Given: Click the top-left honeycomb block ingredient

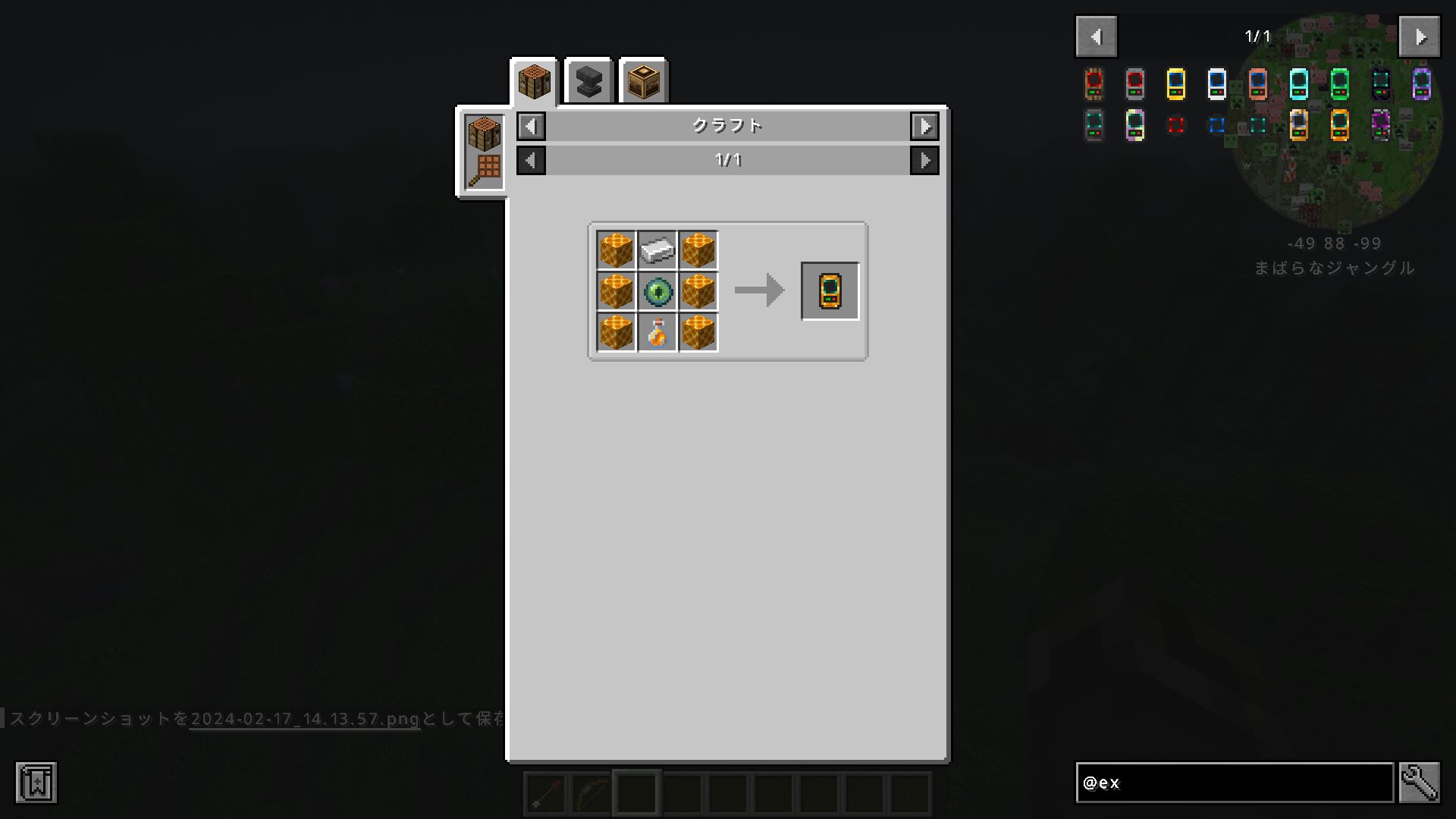Looking at the screenshot, I should coord(615,250).
